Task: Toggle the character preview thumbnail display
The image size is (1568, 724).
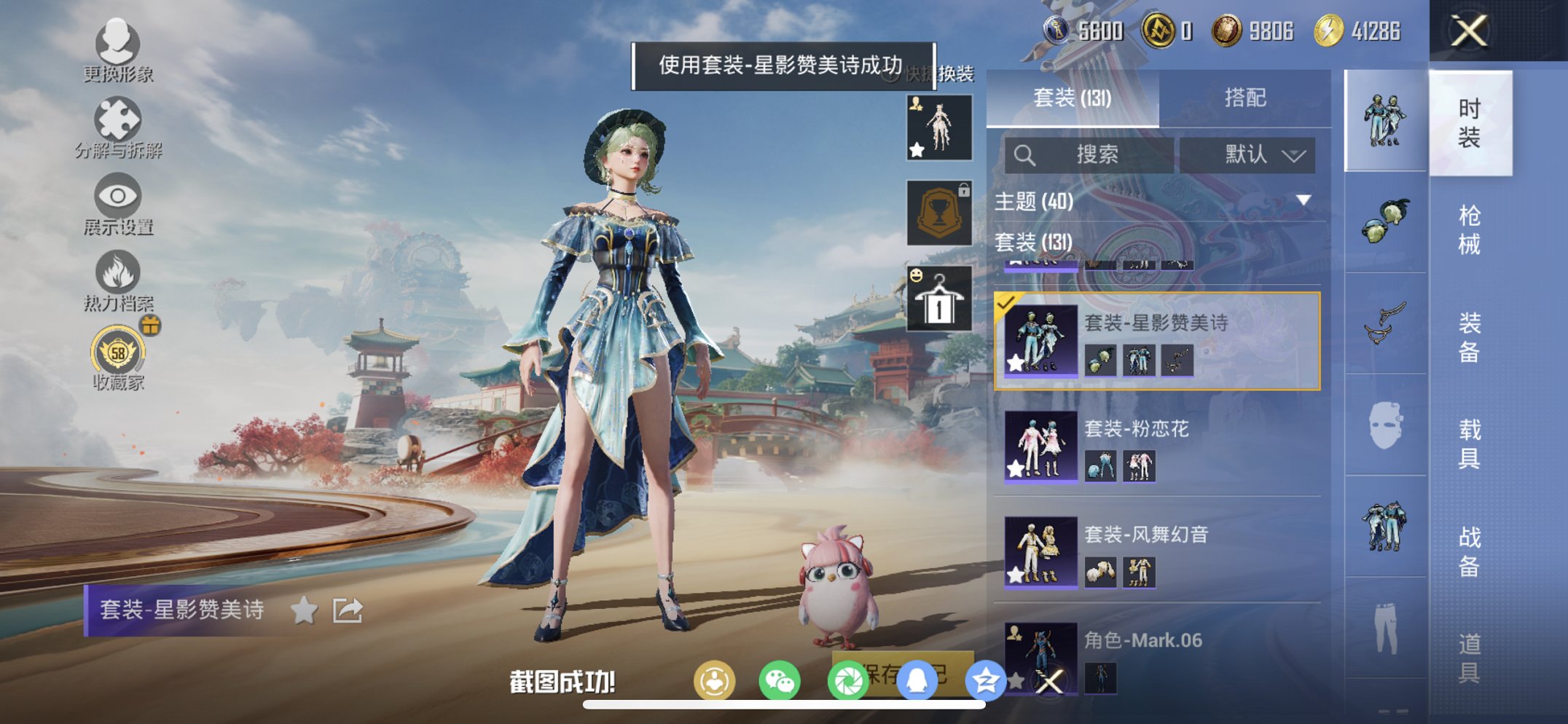Action: tap(938, 127)
